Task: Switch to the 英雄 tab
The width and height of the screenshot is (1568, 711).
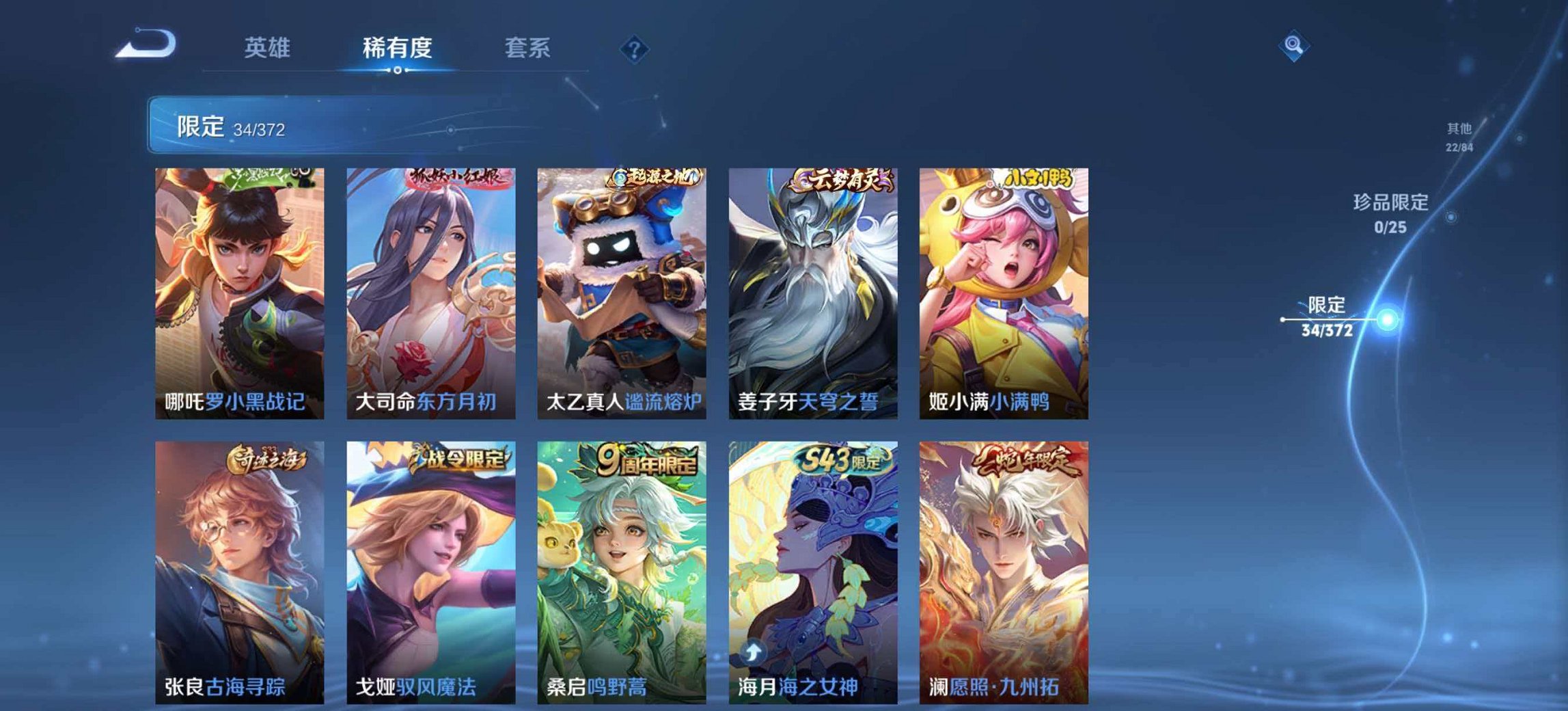Action: pyautogui.click(x=269, y=49)
